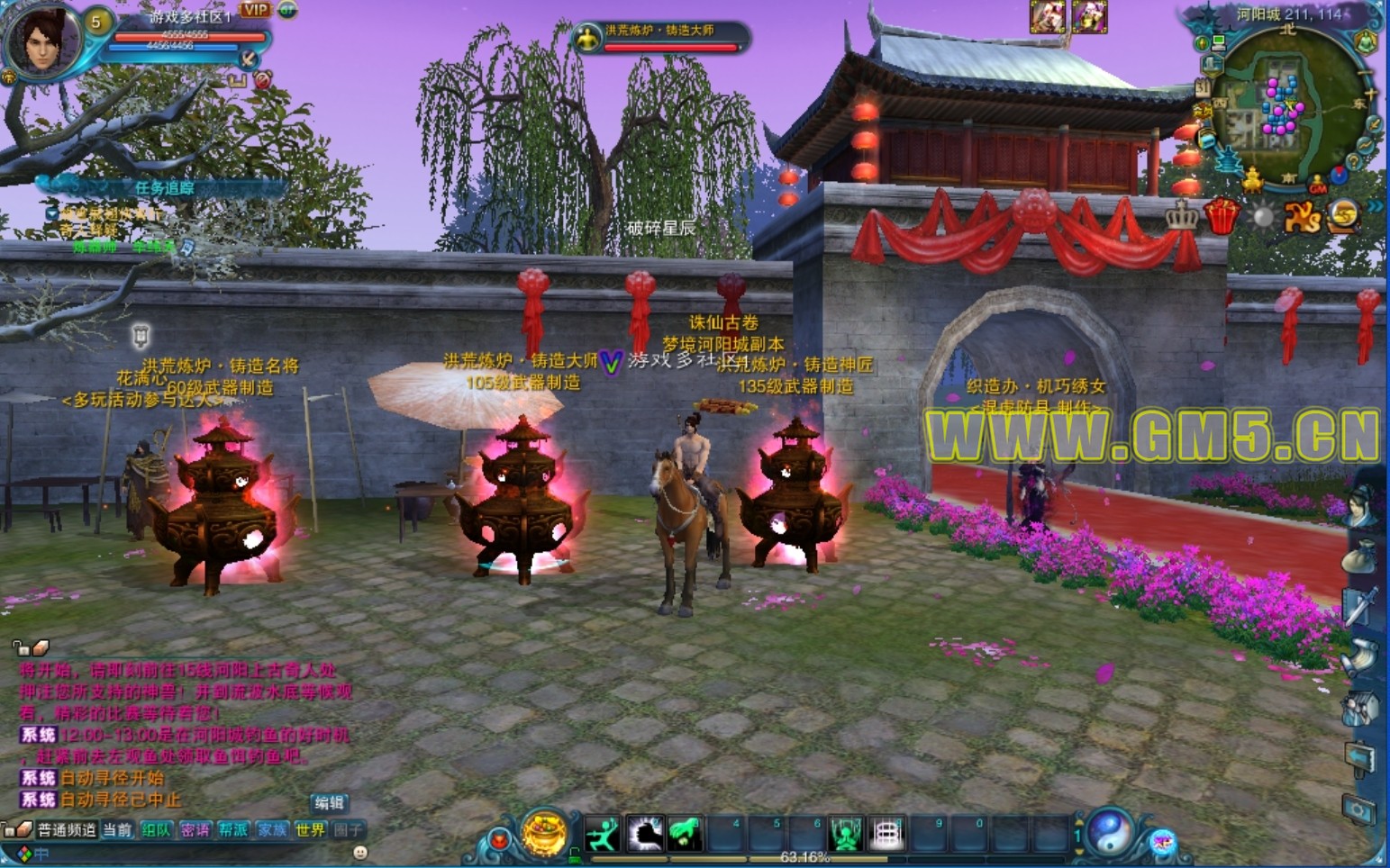Open the VIP badge

[x=255, y=10]
